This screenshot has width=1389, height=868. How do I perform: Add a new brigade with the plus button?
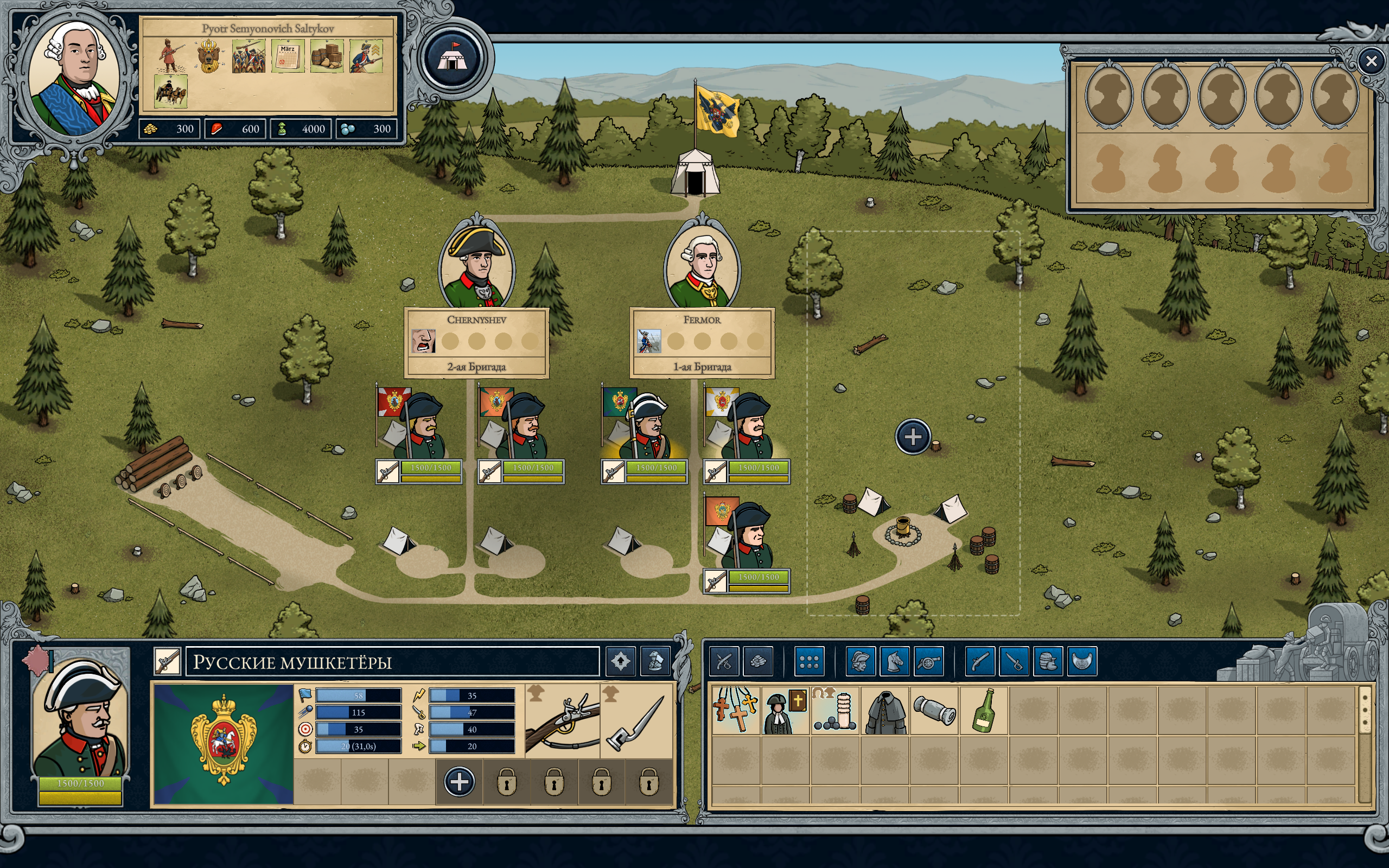tap(912, 436)
